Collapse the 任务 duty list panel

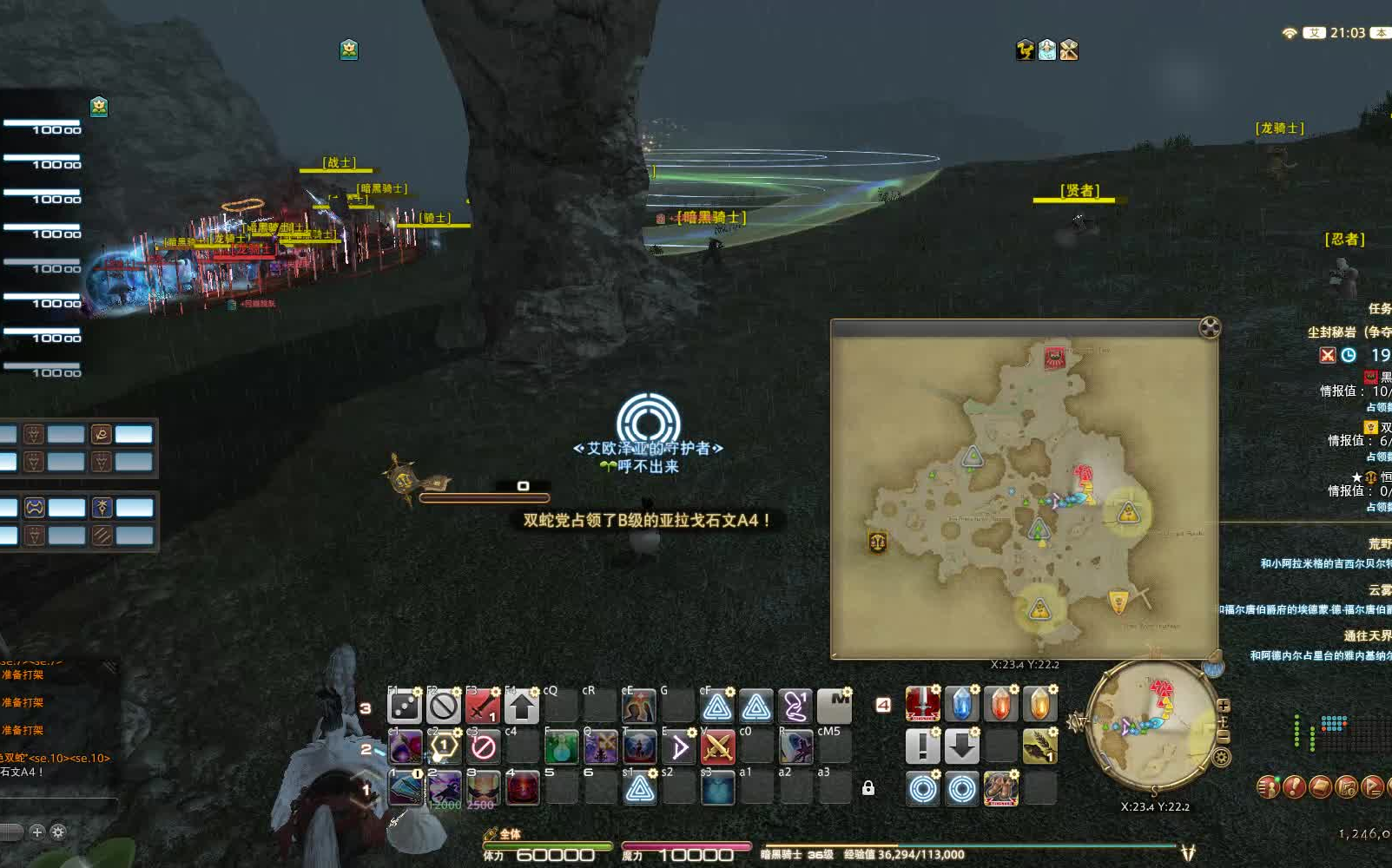1382,306
